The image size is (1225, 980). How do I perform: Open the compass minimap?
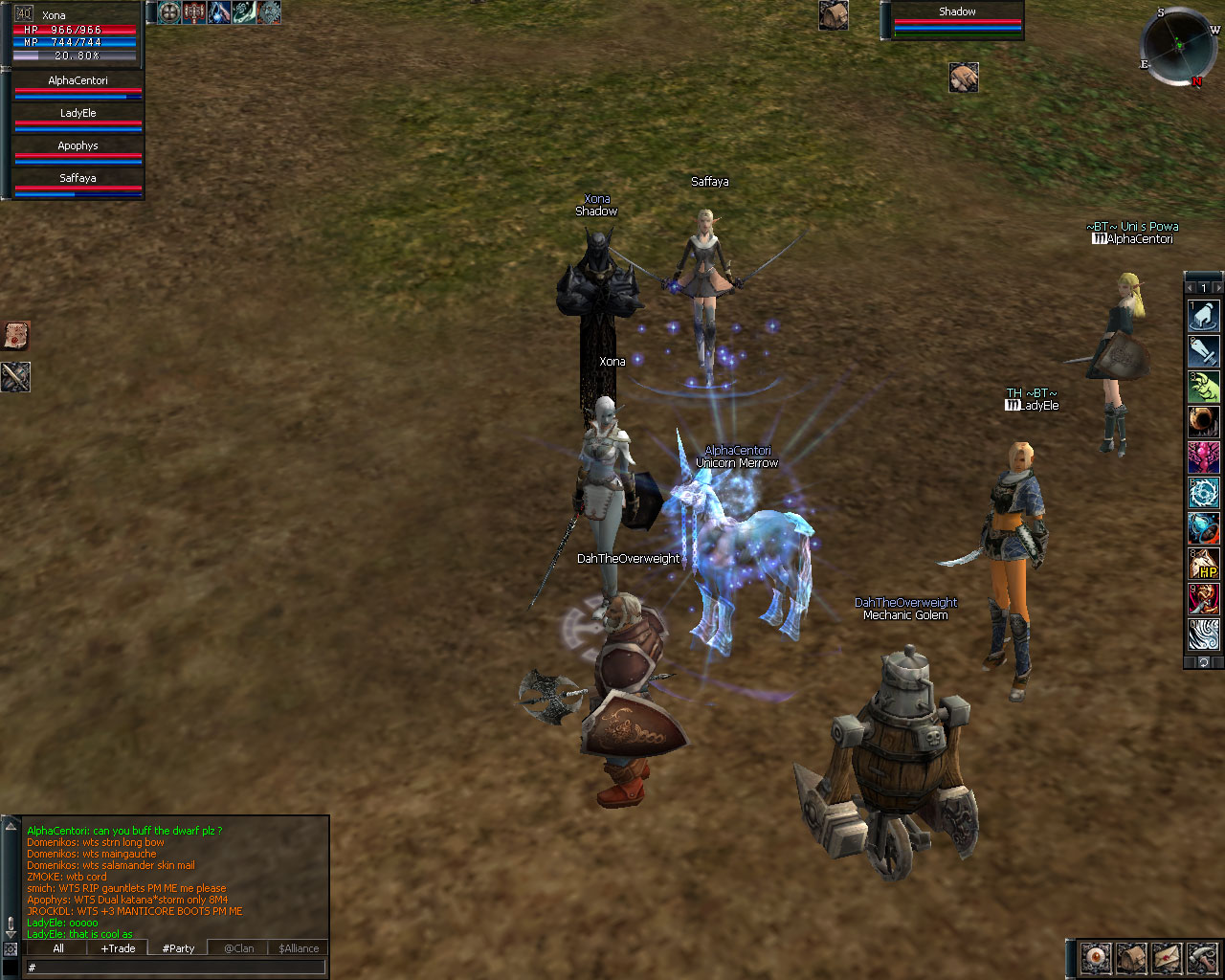1179,46
